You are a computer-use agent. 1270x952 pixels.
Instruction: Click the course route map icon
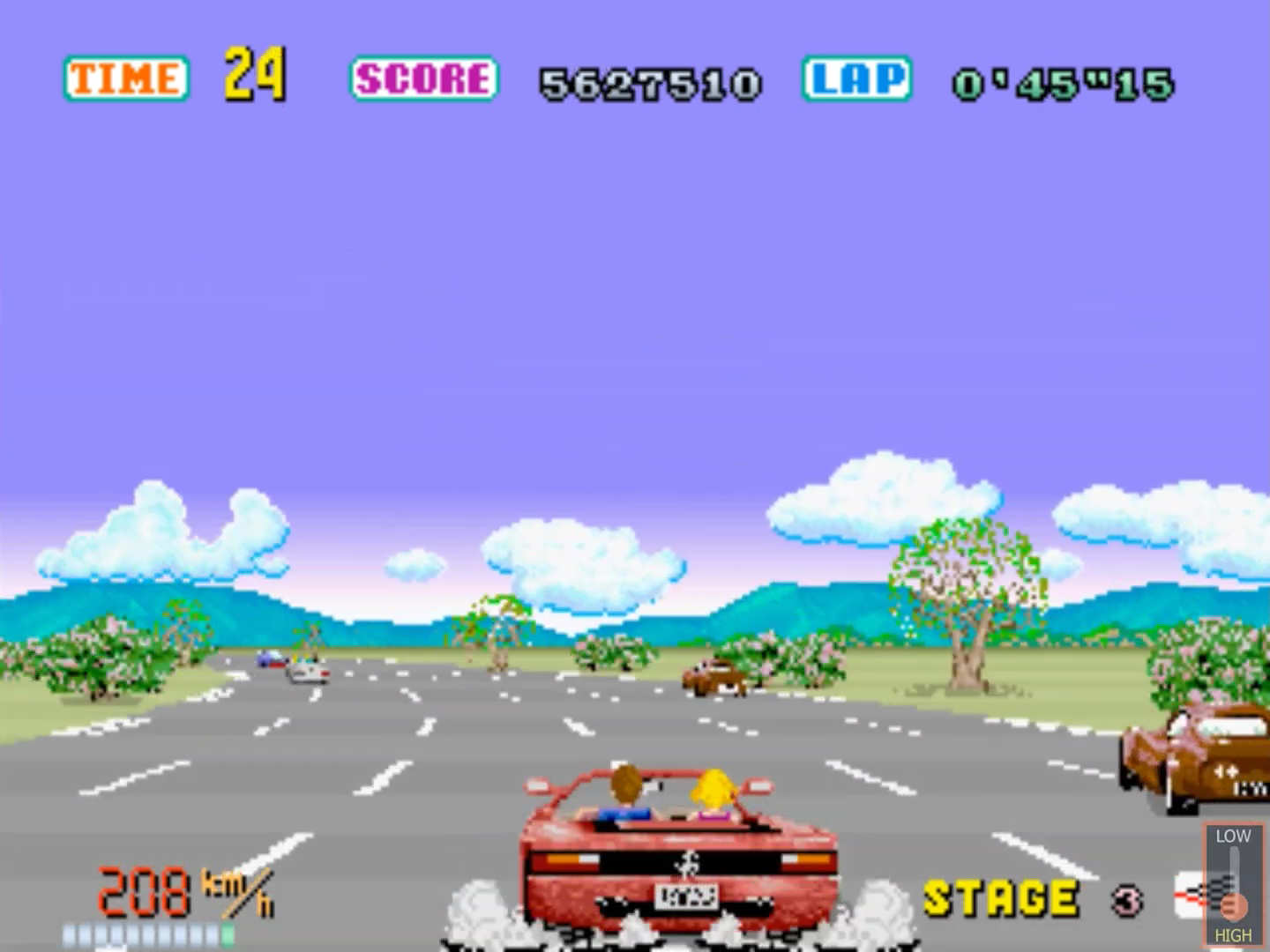point(1190,896)
